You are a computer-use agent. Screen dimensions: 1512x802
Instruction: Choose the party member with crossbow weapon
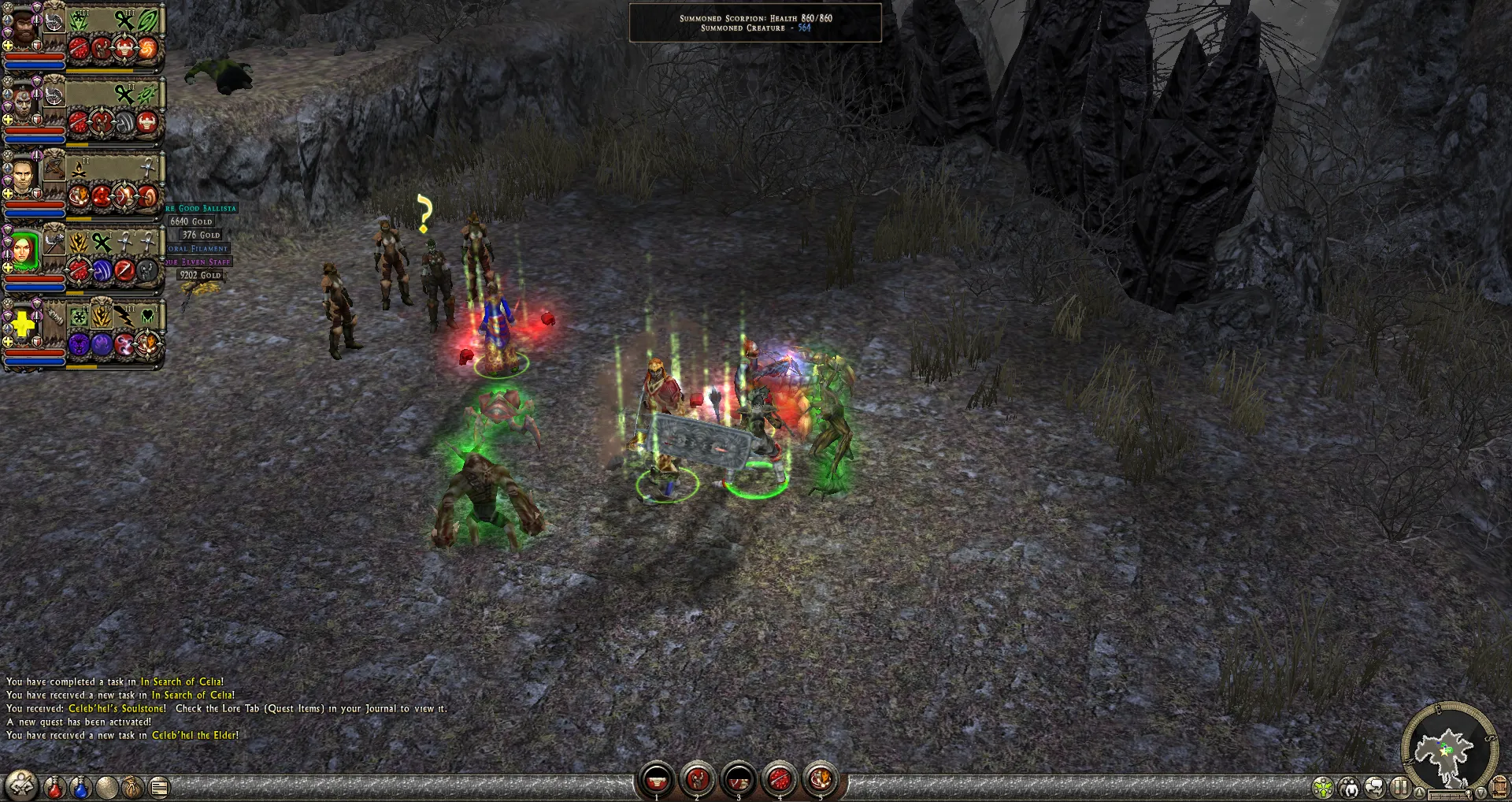(24, 176)
